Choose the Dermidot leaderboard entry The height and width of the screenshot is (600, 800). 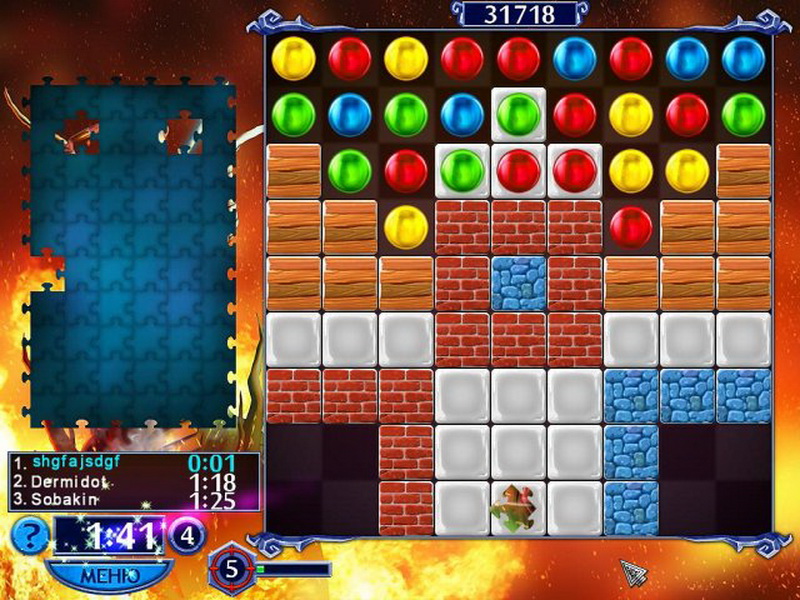coord(134,479)
